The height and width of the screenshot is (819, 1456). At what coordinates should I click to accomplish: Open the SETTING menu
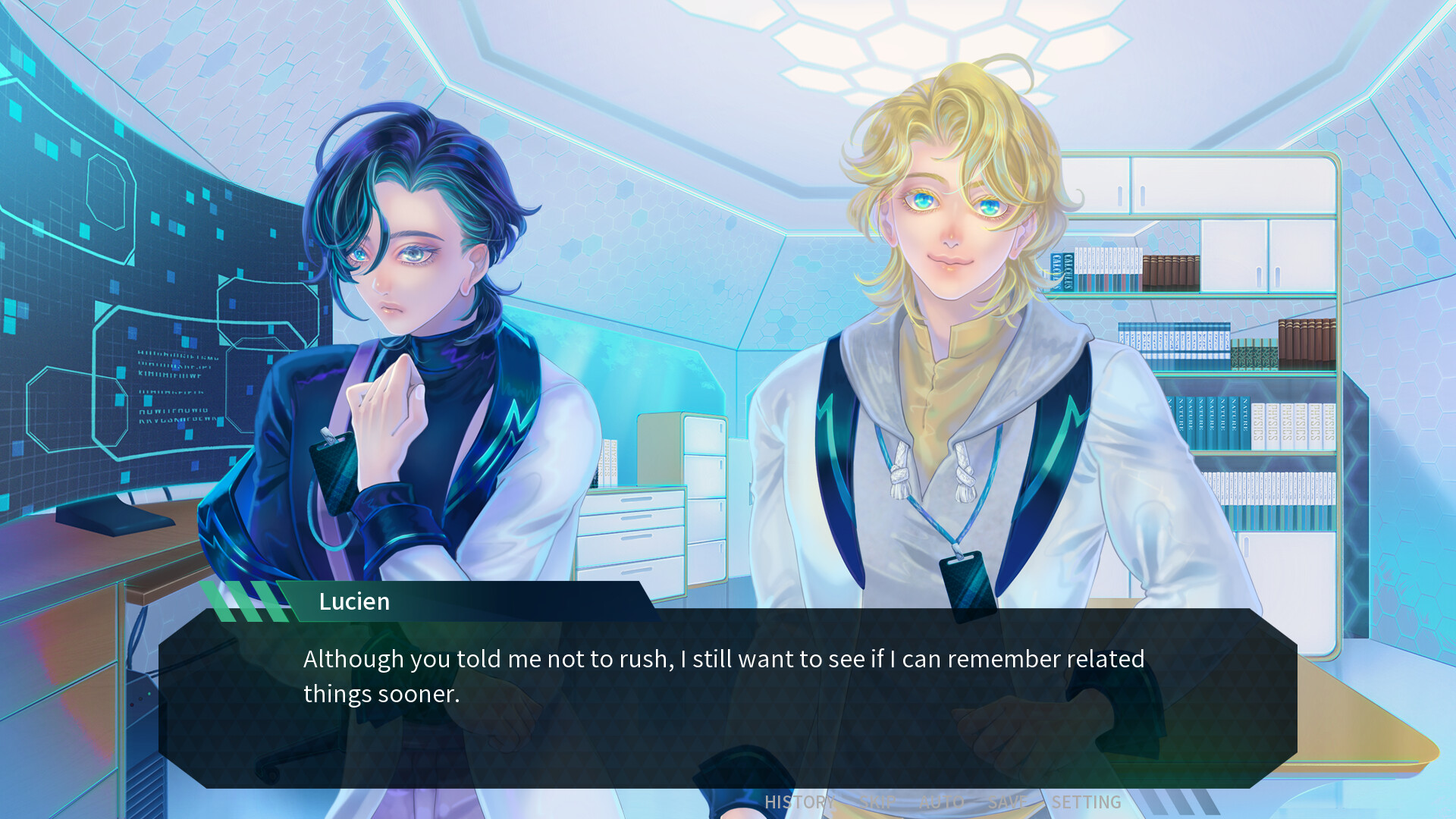tap(1086, 801)
